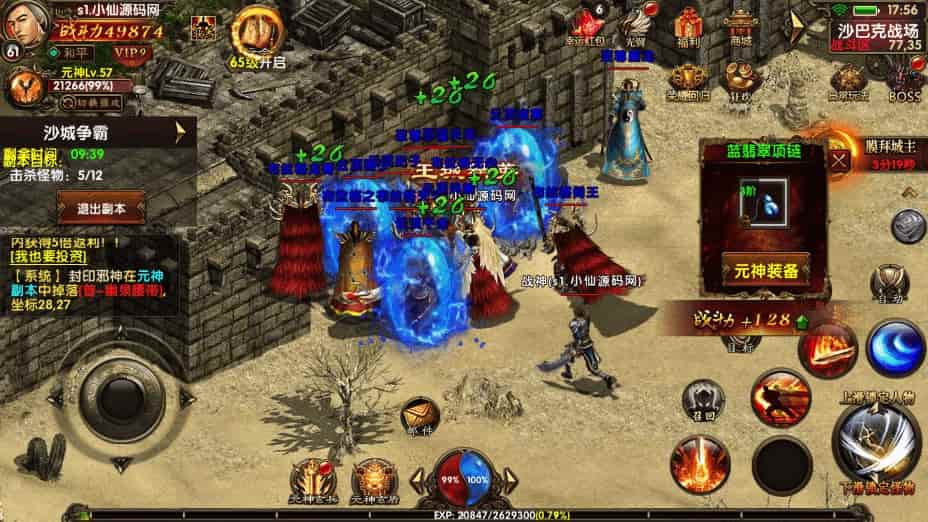Open the 商城 shop
The image size is (928, 522).
click(741, 27)
